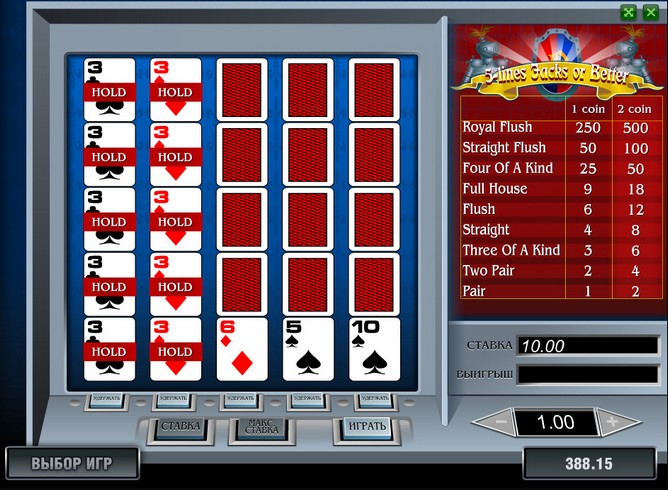The width and height of the screenshot is (668, 490).
Task: Click the hold button under the 5 of spades
Action: (x=307, y=399)
